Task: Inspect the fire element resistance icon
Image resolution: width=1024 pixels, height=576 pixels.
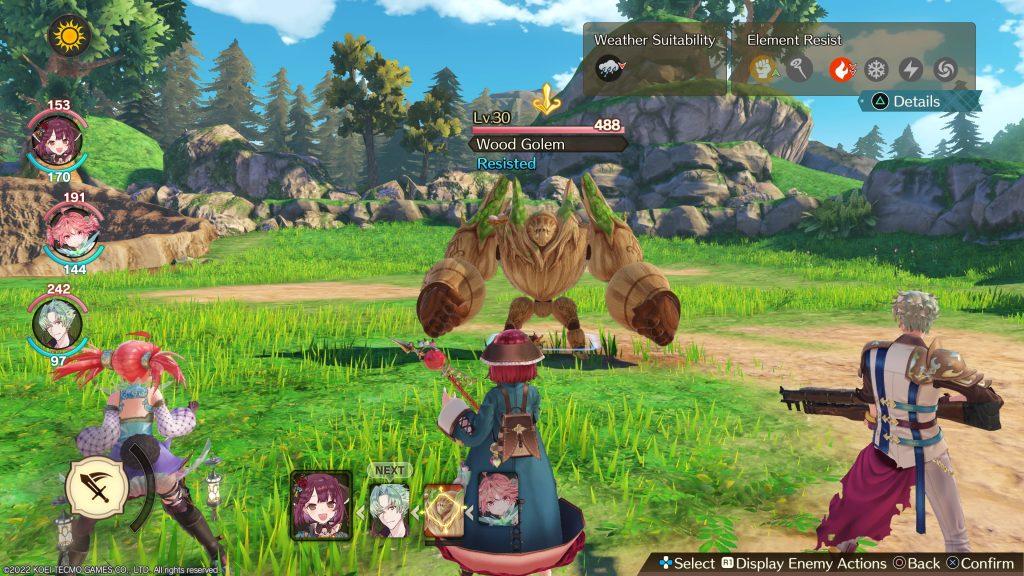Action: 842,69
